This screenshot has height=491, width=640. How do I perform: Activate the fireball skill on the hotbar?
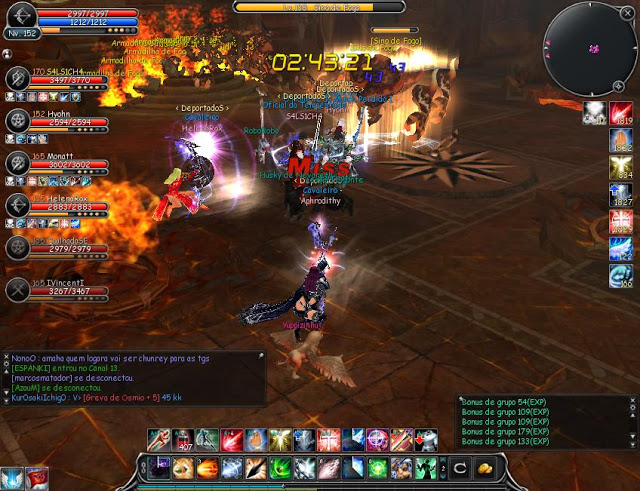[x=207, y=468]
